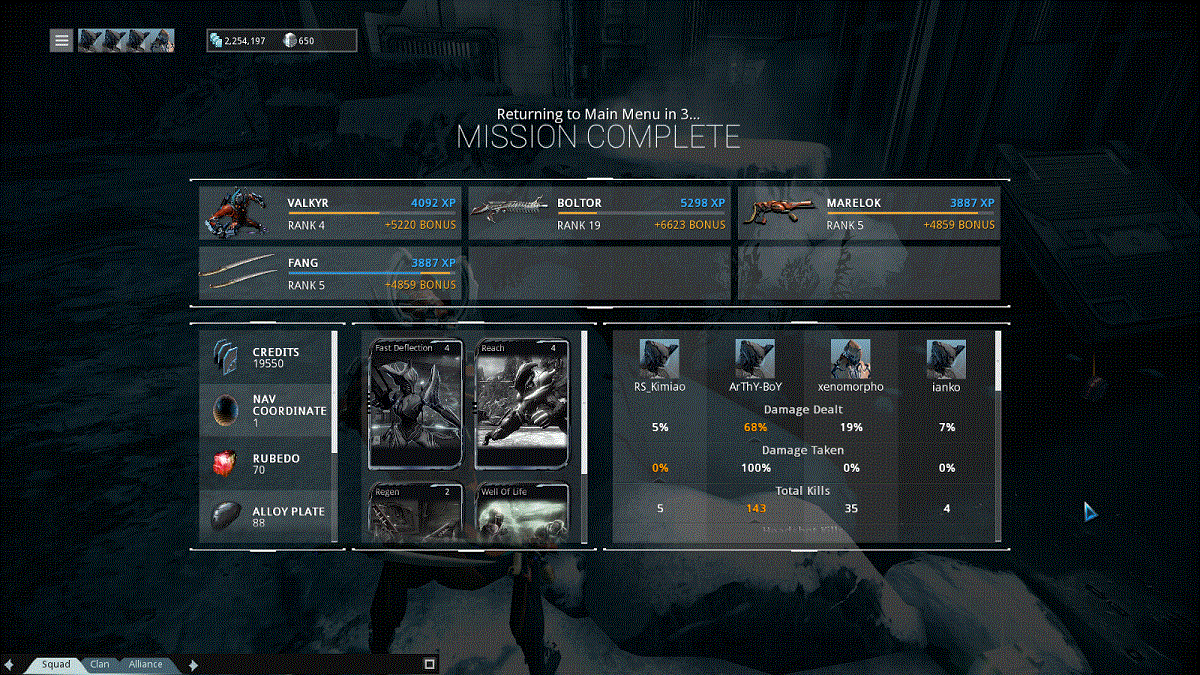Click the Marelok pistol XP entry

click(x=868, y=214)
